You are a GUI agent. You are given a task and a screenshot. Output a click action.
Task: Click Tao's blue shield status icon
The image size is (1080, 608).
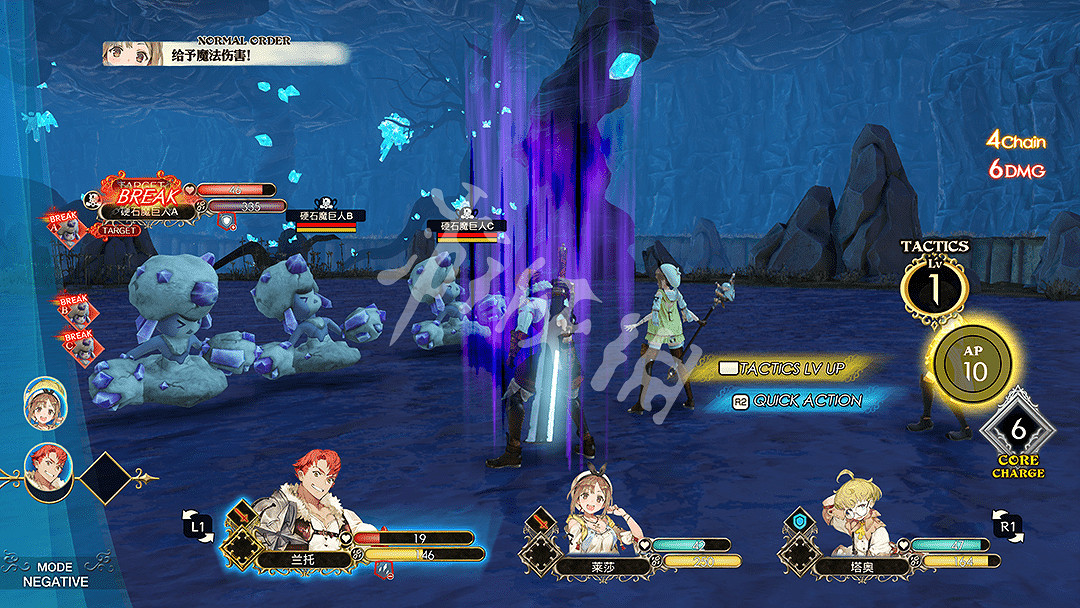[799, 521]
